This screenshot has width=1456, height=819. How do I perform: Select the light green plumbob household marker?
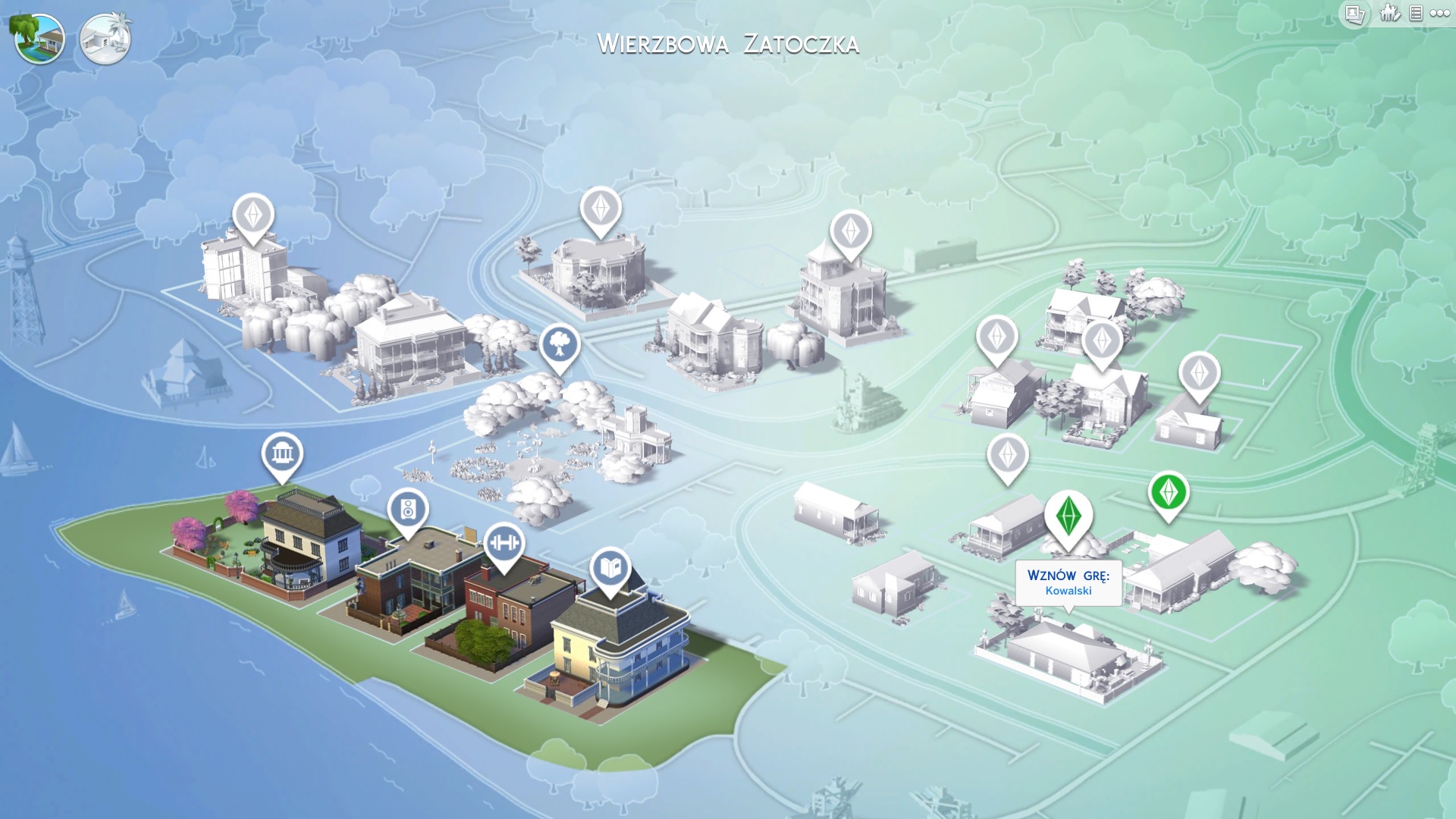pyautogui.click(x=1168, y=493)
